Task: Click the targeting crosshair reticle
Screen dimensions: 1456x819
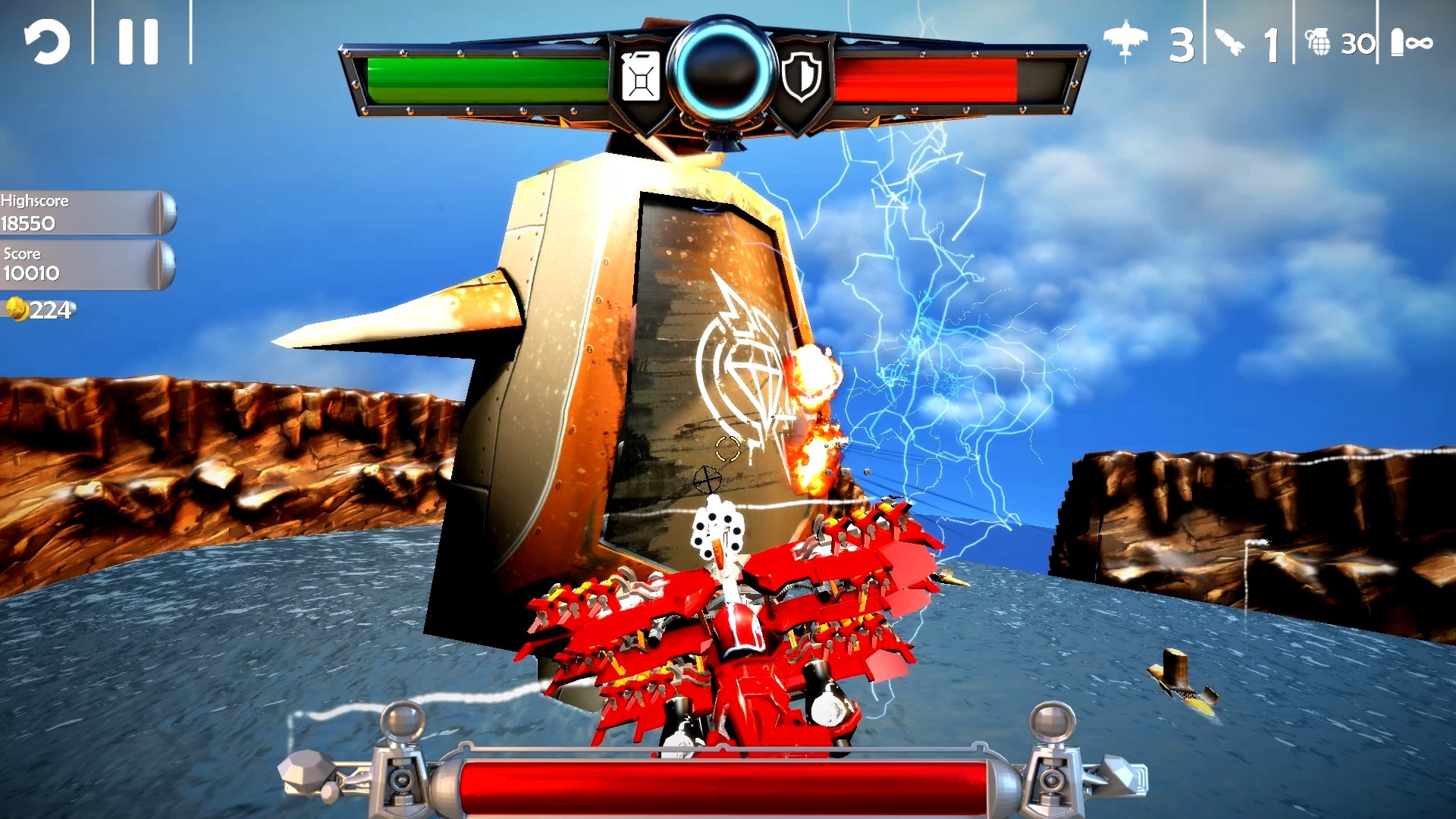Action: coord(709,479)
